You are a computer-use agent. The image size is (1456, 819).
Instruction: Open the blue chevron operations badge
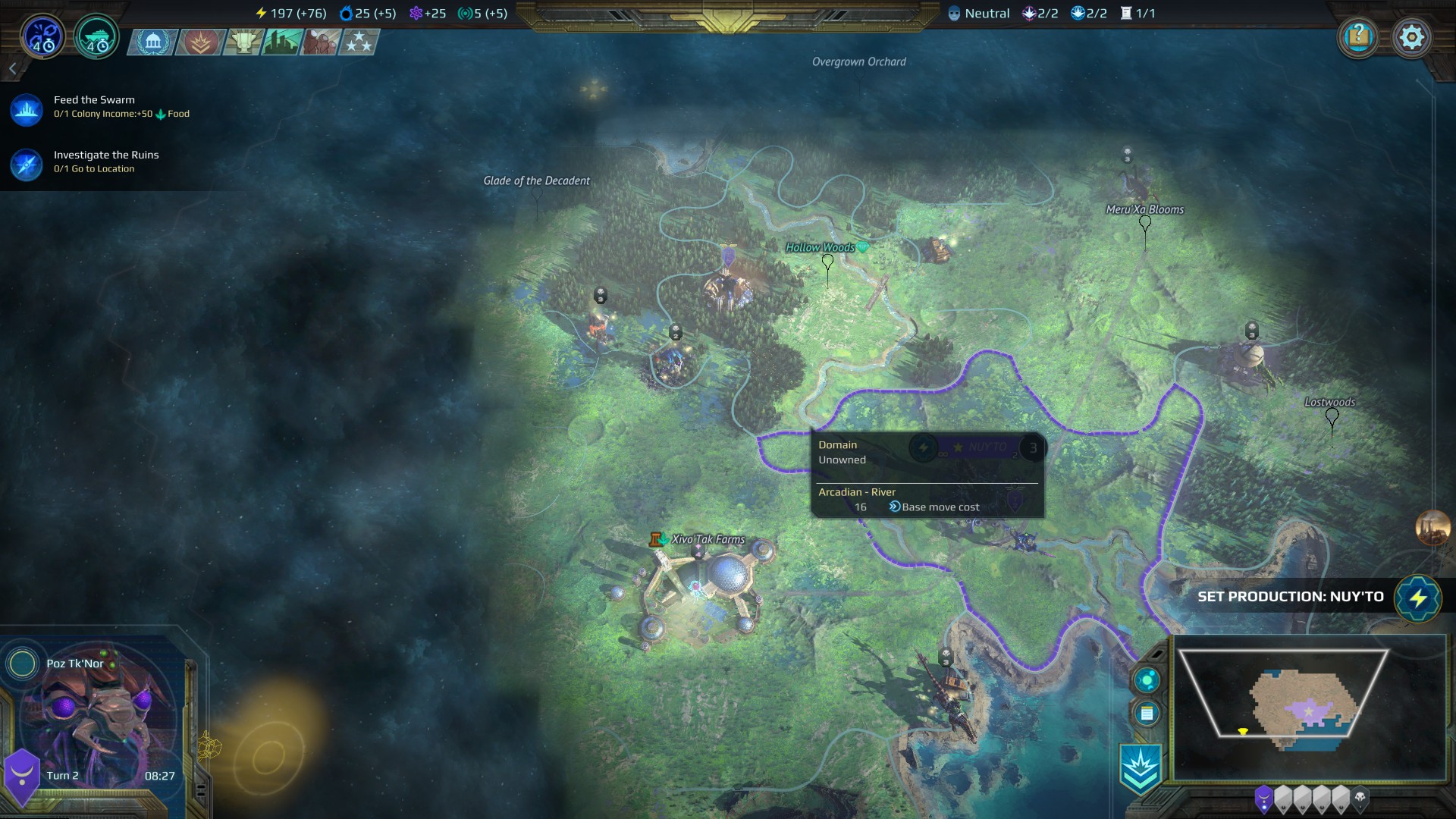1141,769
